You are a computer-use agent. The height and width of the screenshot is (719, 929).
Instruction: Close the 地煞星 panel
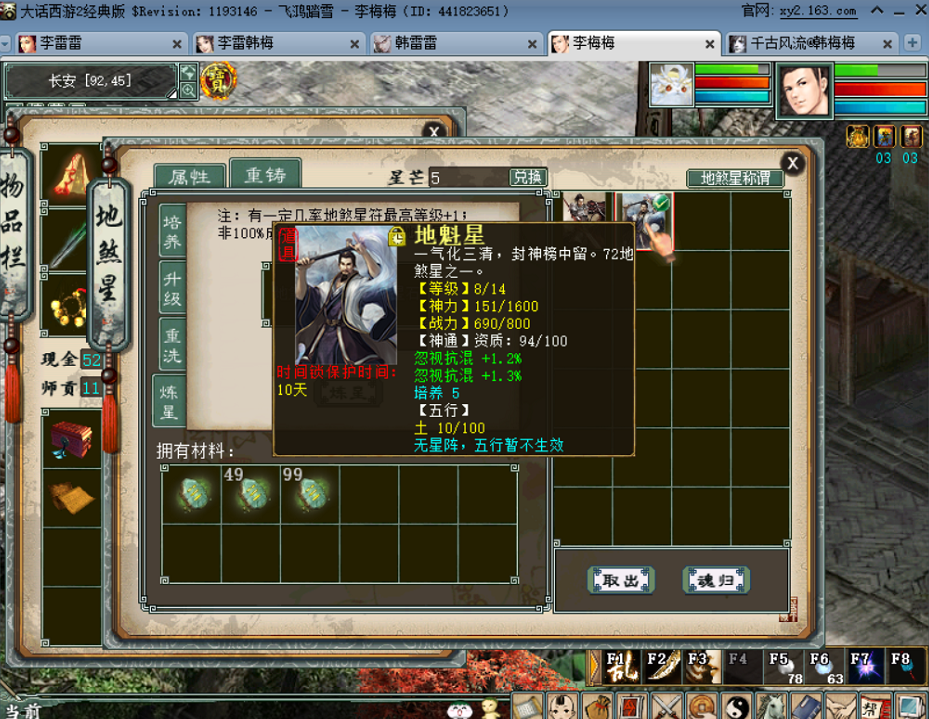point(792,163)
